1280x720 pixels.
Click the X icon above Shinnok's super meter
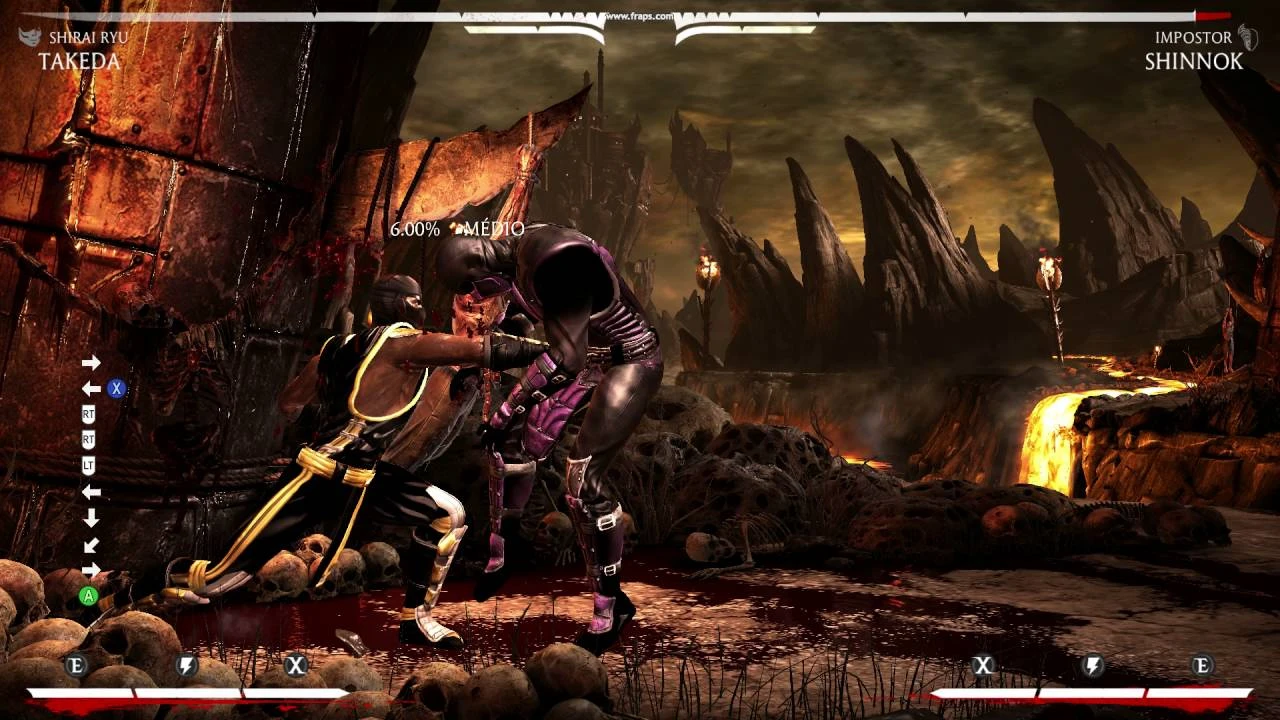click(x=983, y=663)
